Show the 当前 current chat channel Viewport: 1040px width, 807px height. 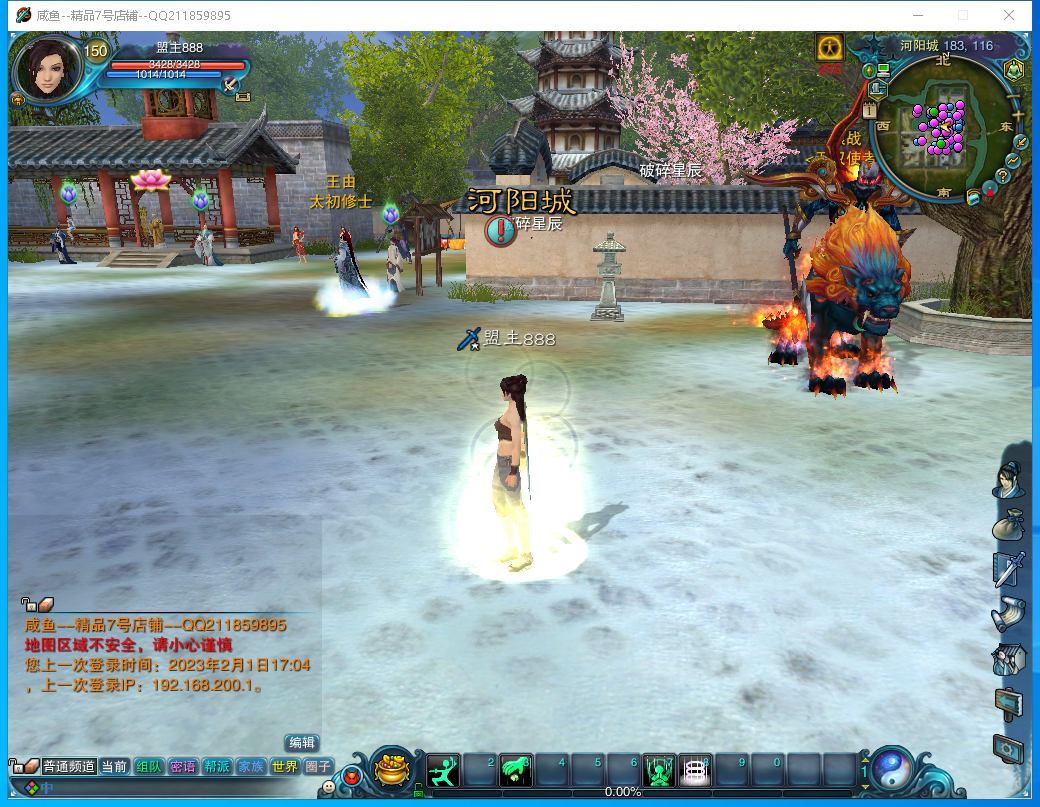click(114, 766)
